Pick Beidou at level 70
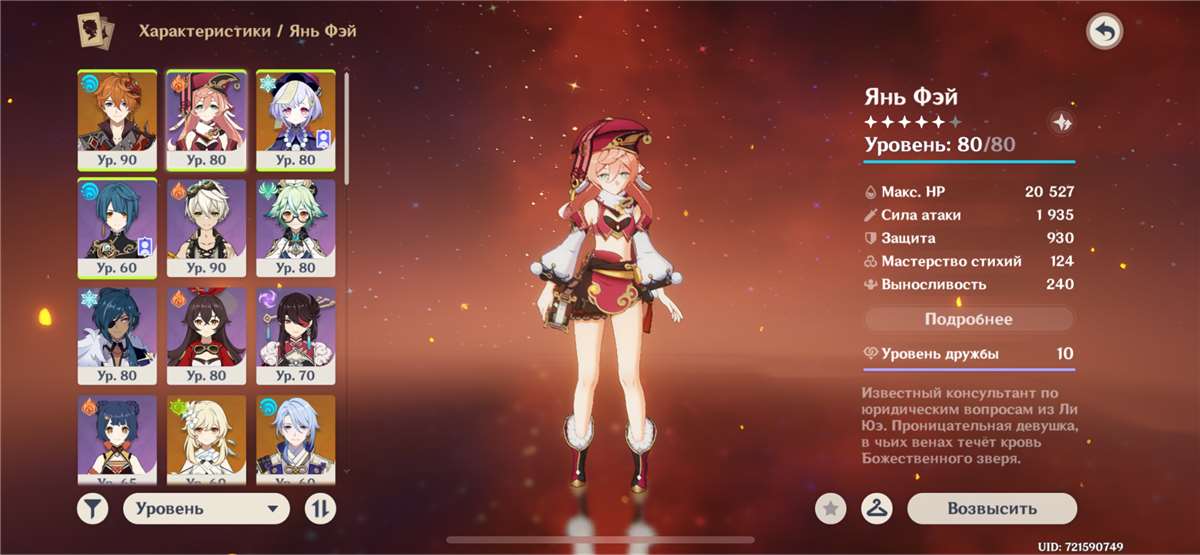 (x=295, y=337)
